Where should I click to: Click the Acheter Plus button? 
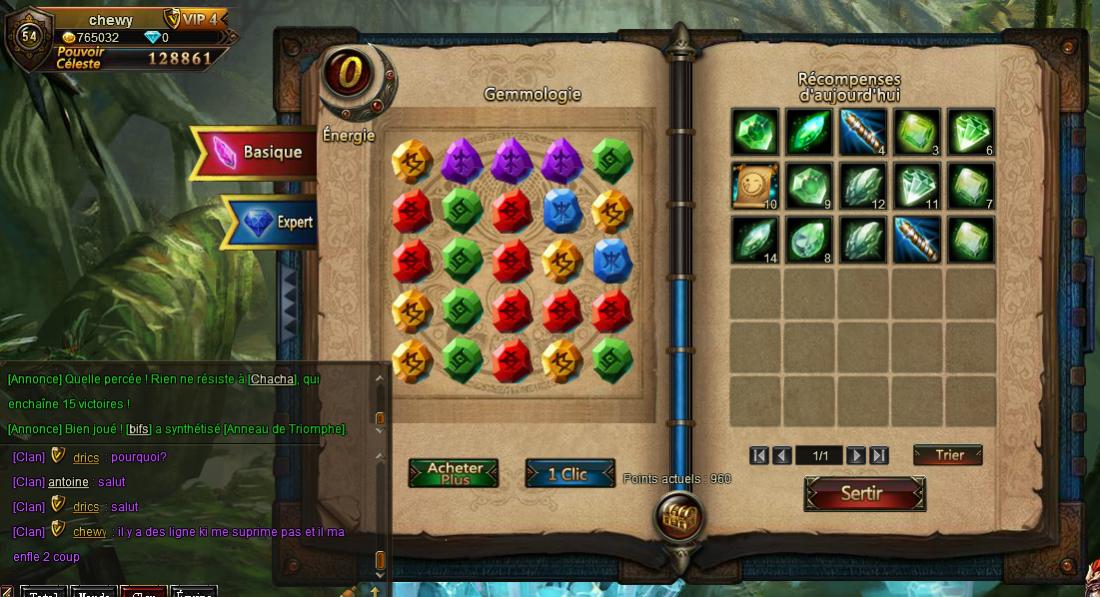[453, 473]
